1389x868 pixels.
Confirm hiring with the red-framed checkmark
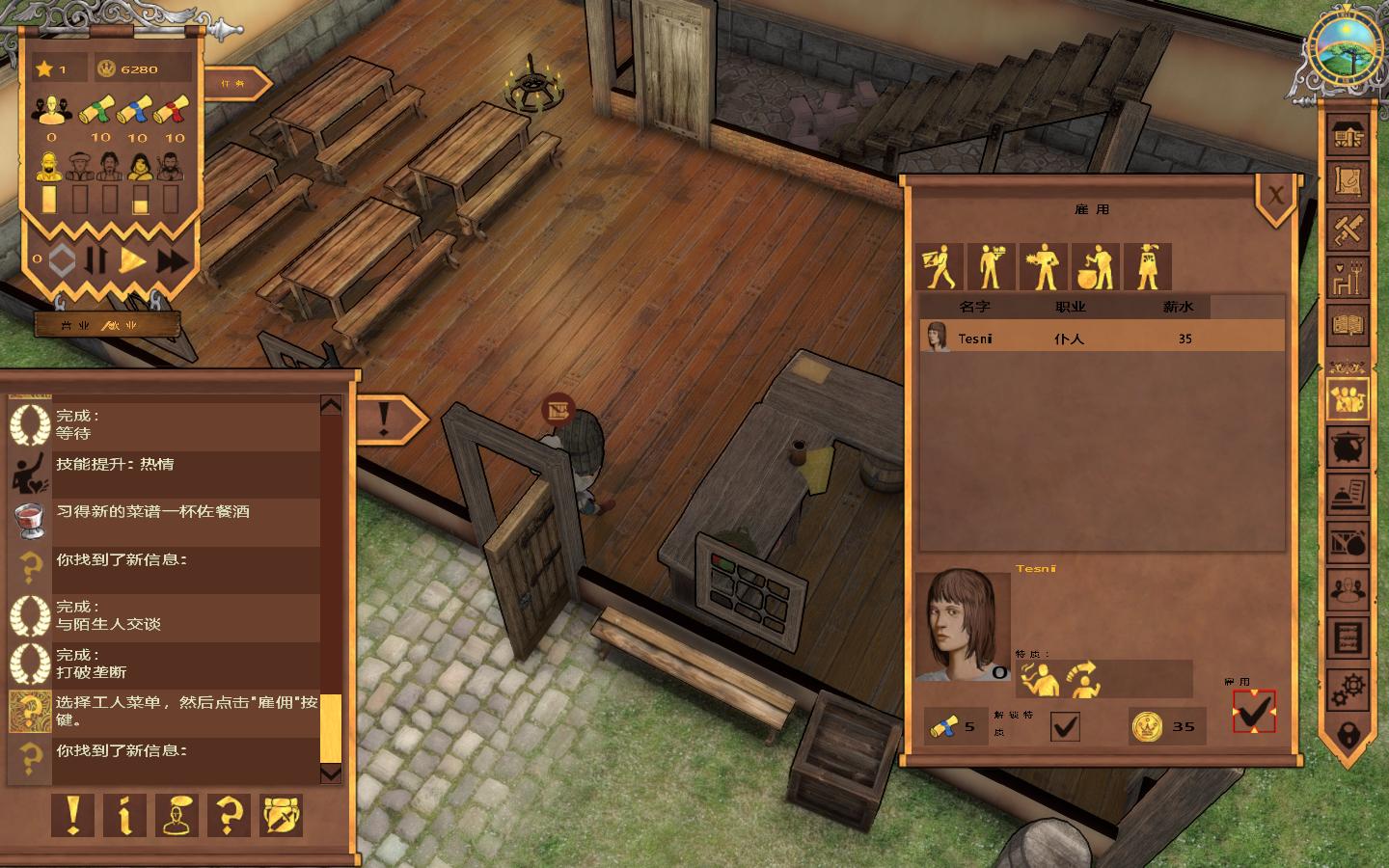pos(1253,712)
